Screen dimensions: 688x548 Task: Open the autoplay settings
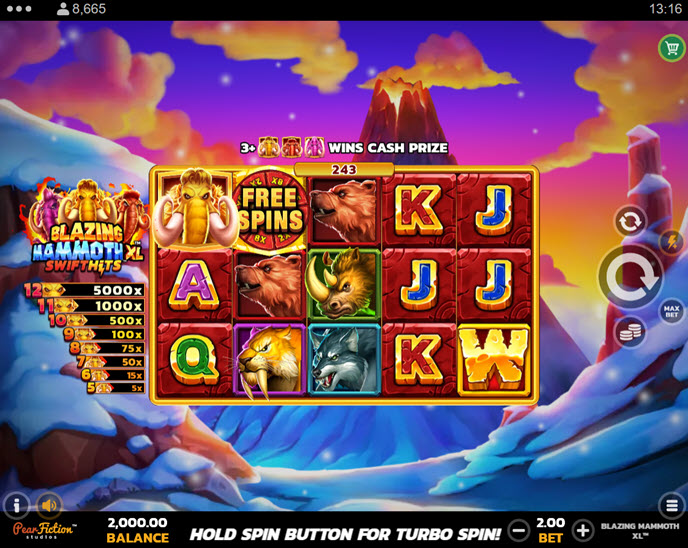630,221
